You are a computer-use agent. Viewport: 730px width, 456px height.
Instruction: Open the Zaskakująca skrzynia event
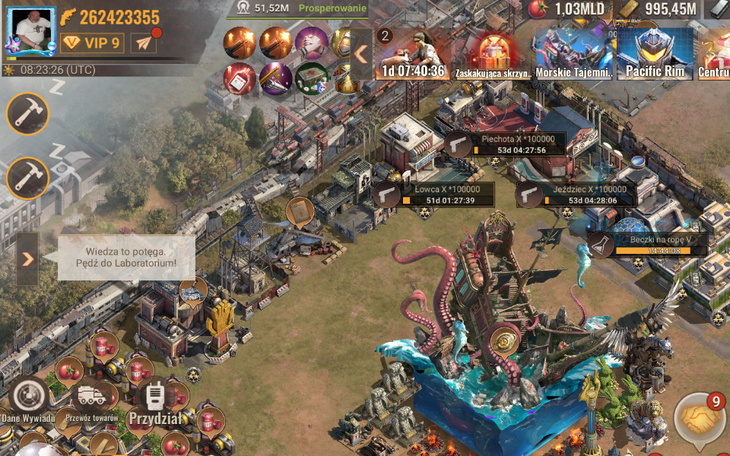490,53
